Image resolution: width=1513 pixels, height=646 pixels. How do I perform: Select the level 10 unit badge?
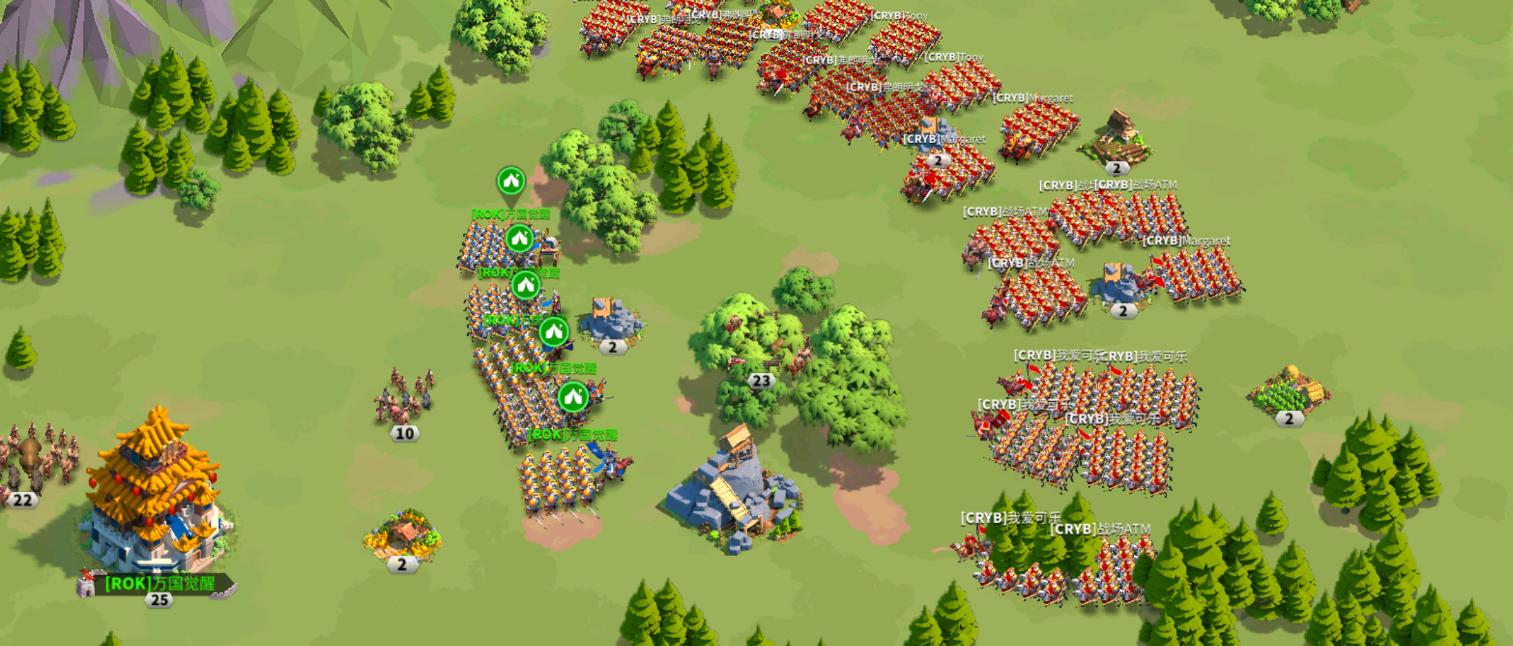[404, 433]
